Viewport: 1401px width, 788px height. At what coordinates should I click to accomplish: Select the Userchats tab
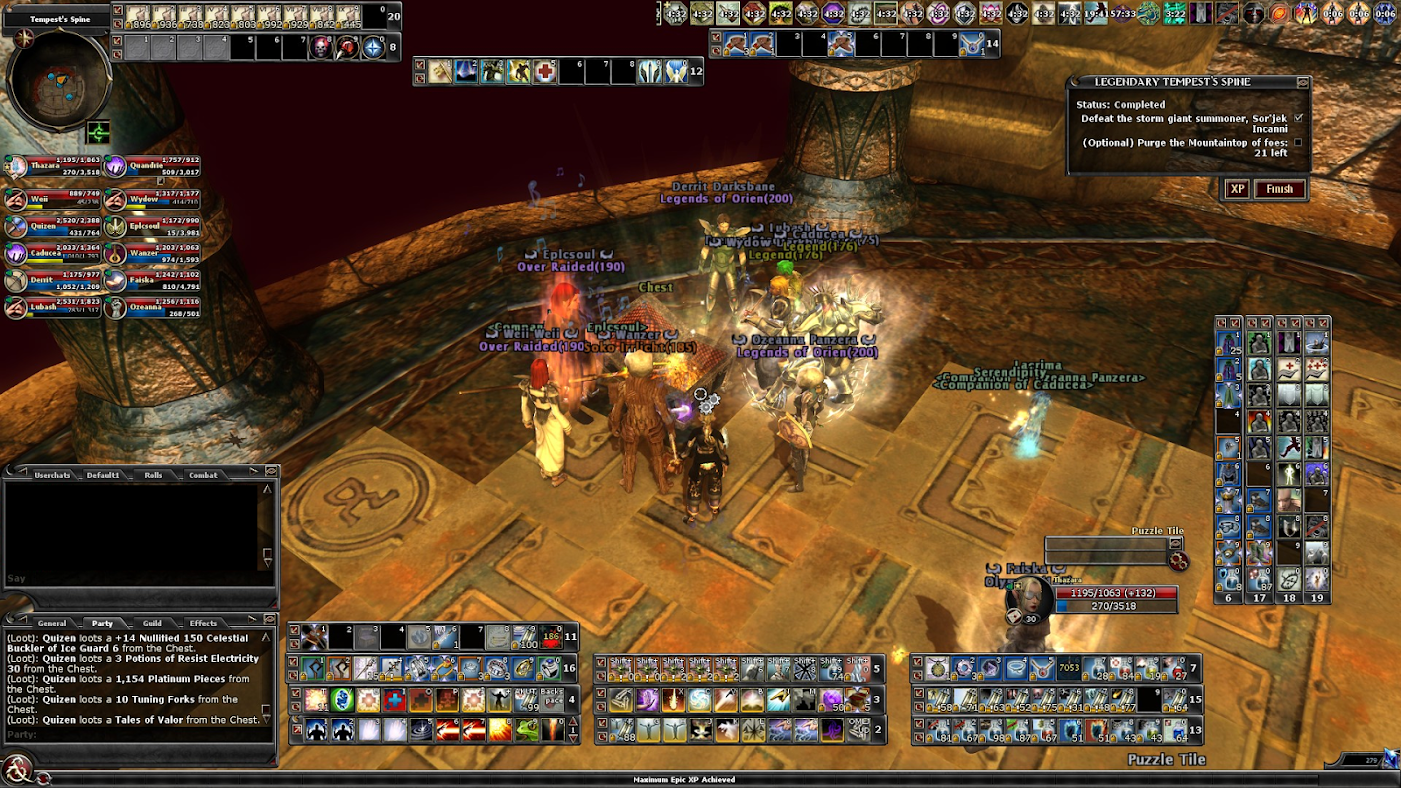click(x=52, y=475)
